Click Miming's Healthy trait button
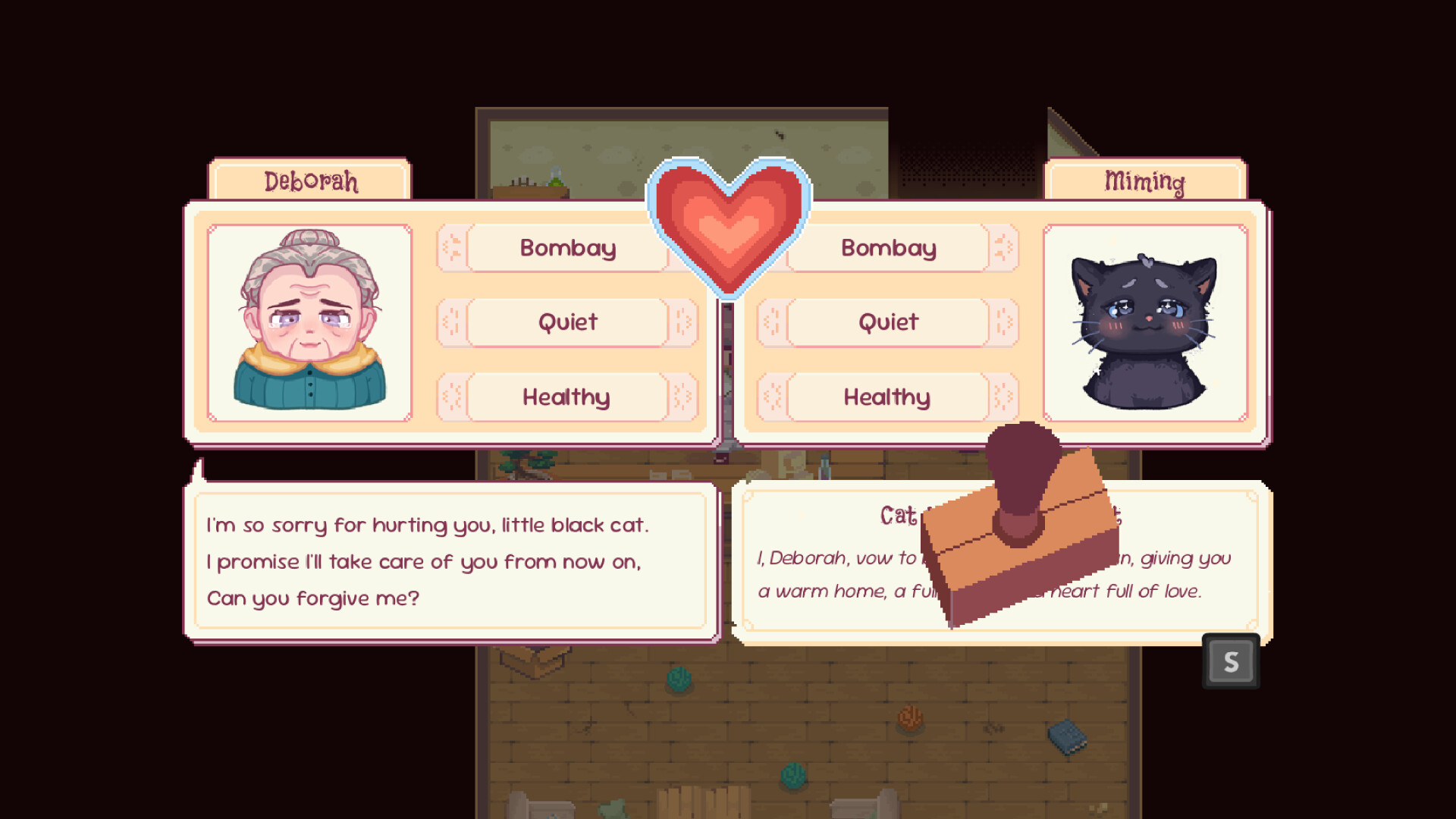This screenshot has height=819, width=1456. click(887, 397)
